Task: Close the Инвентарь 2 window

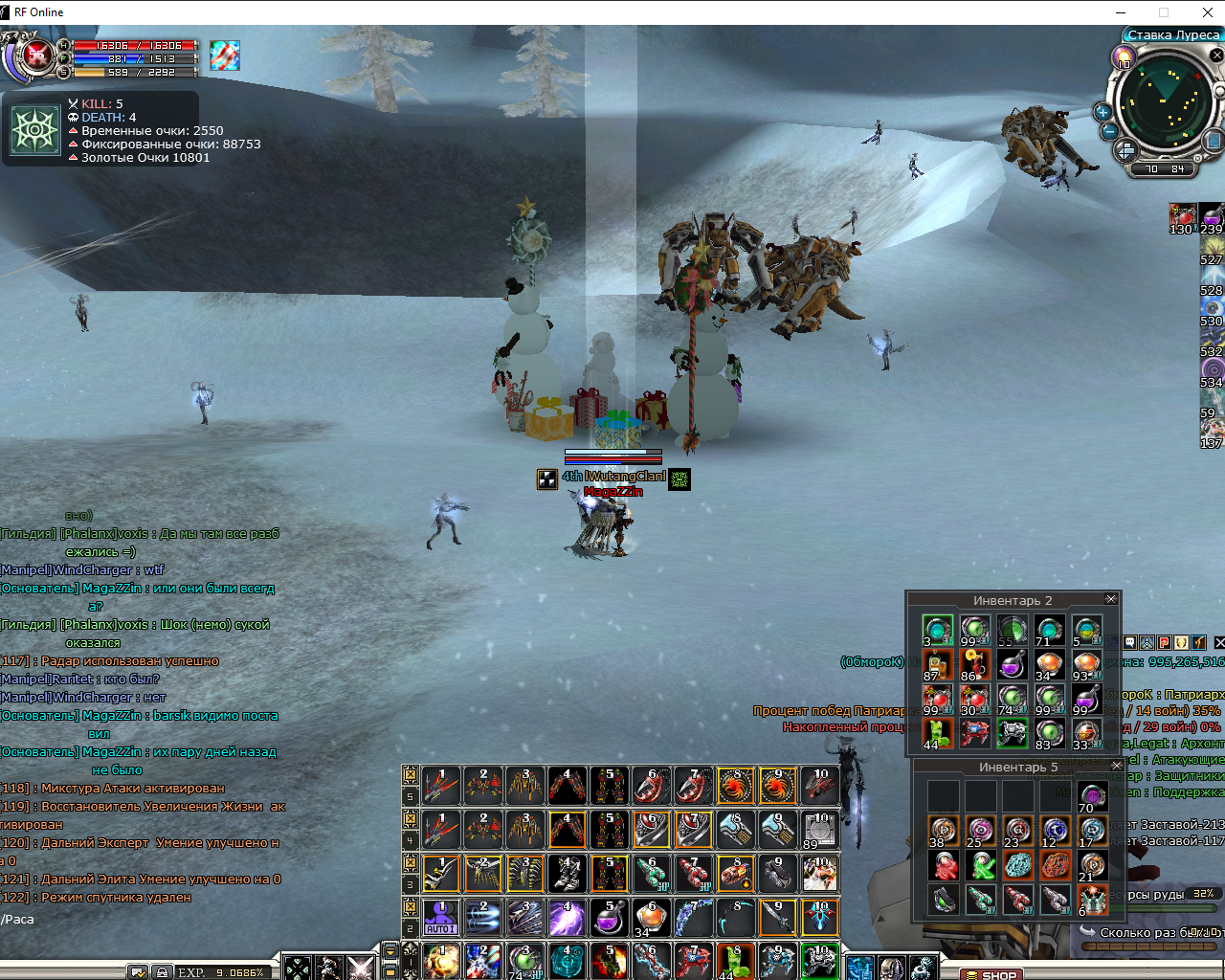Action: [x=1110, y=599]
